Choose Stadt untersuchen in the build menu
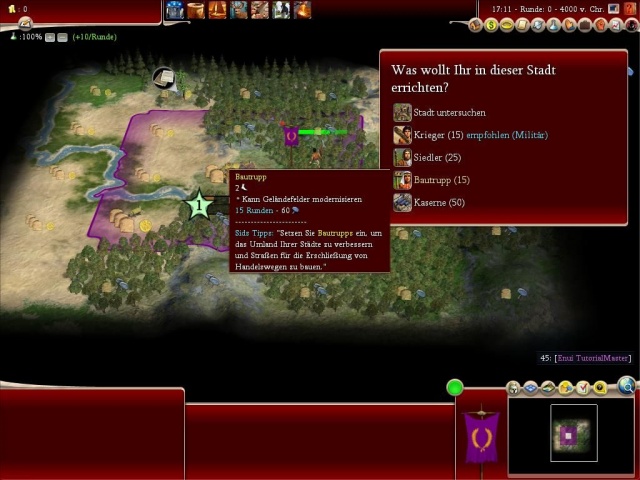Screen dimensions: 640x480 [x=438, y=112]
